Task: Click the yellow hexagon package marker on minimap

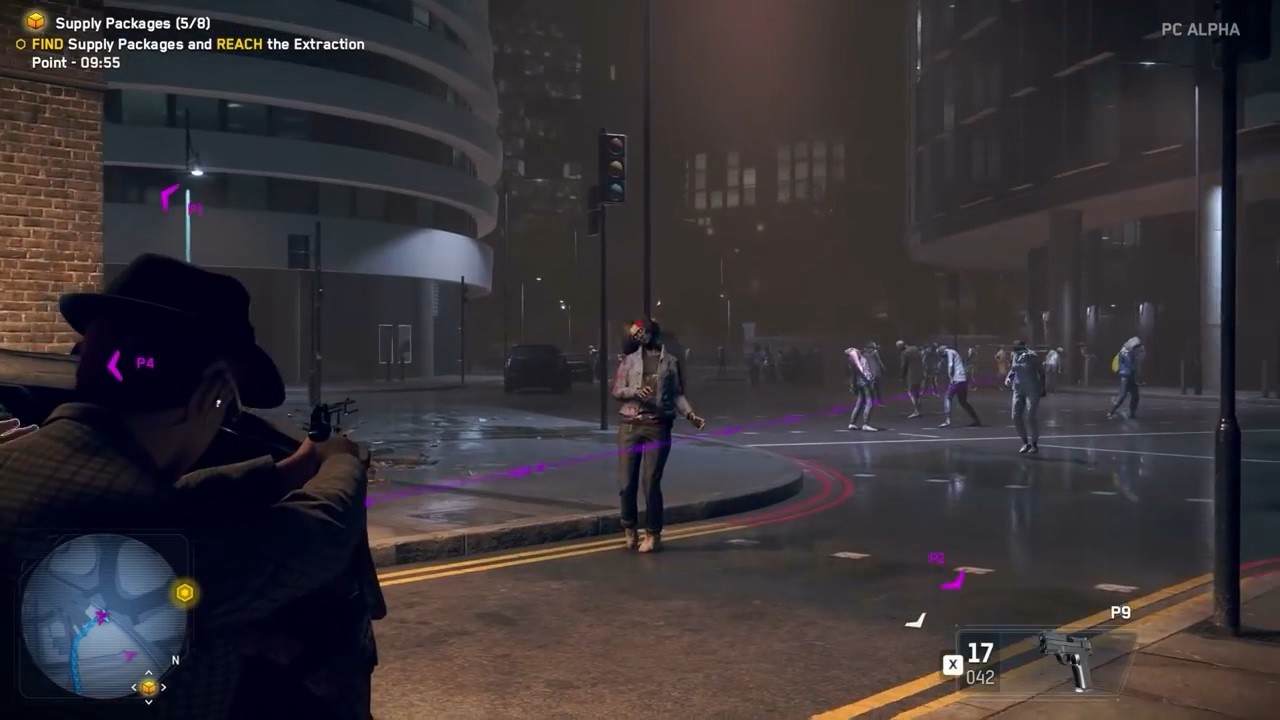Action: coord(184,593)
